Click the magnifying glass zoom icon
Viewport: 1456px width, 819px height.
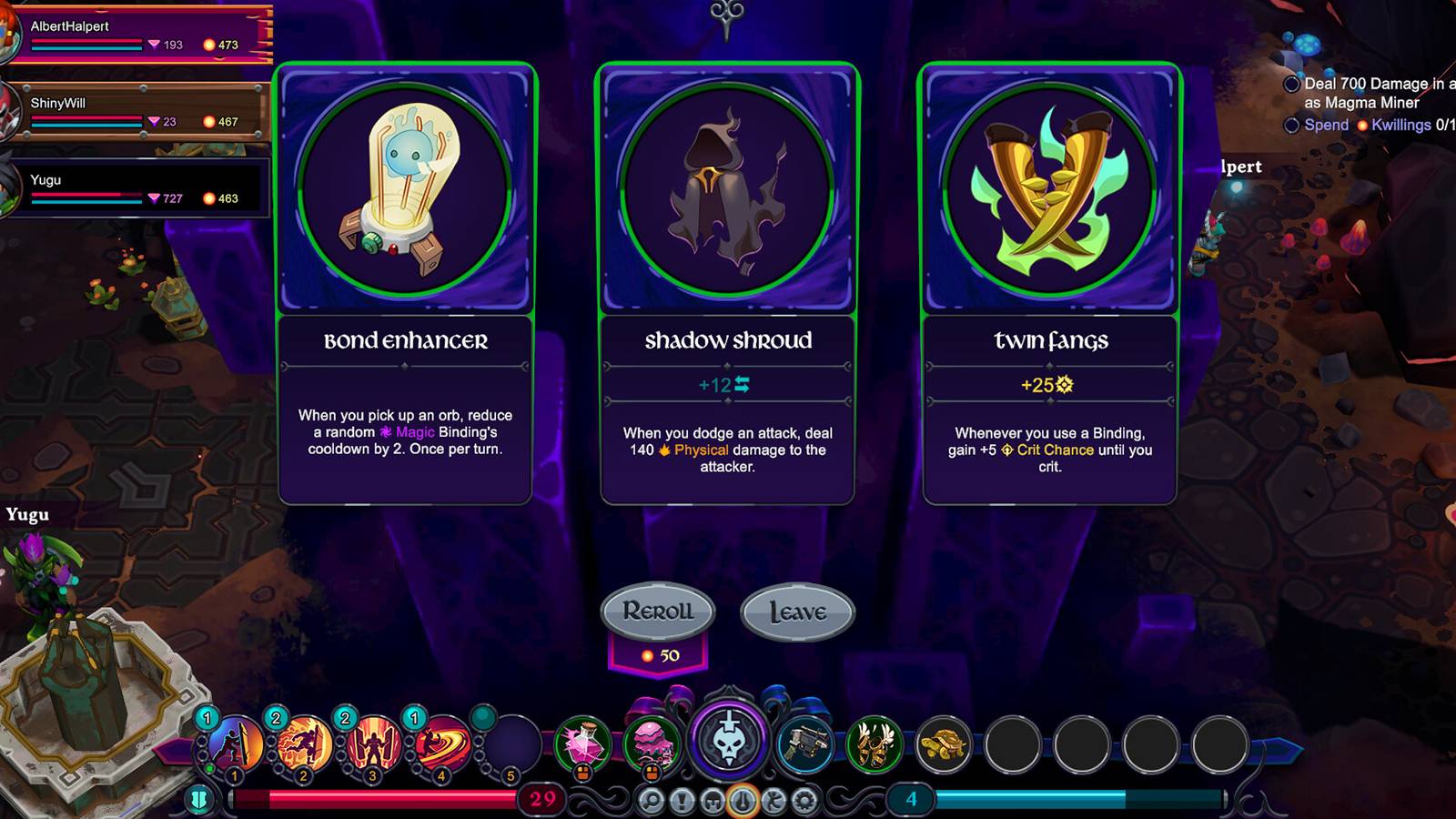(652, 802)
